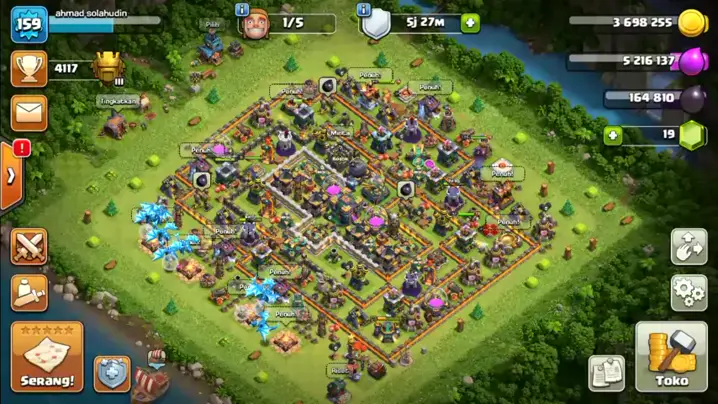View the trophy ranking button
718x404 pixels.
click(29, 69)
